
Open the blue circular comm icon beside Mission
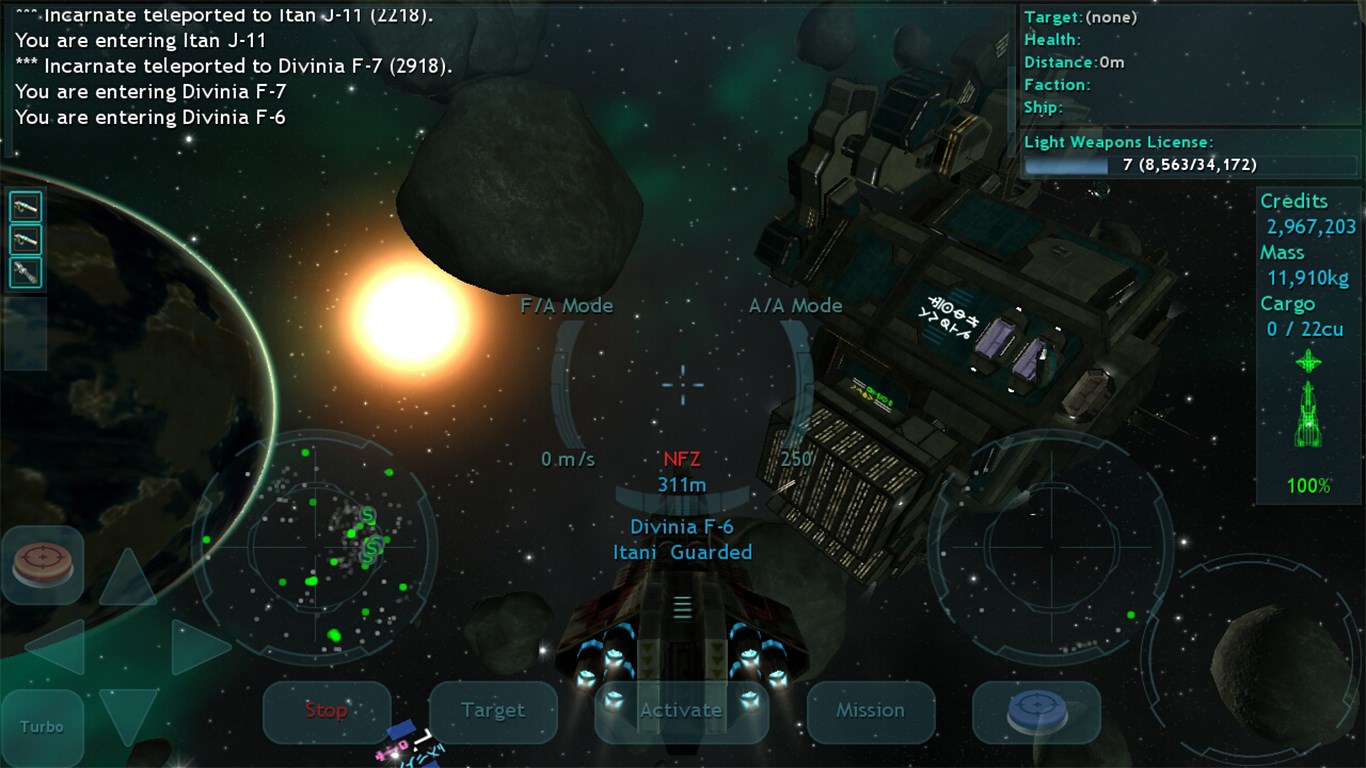coord(1035,712)
